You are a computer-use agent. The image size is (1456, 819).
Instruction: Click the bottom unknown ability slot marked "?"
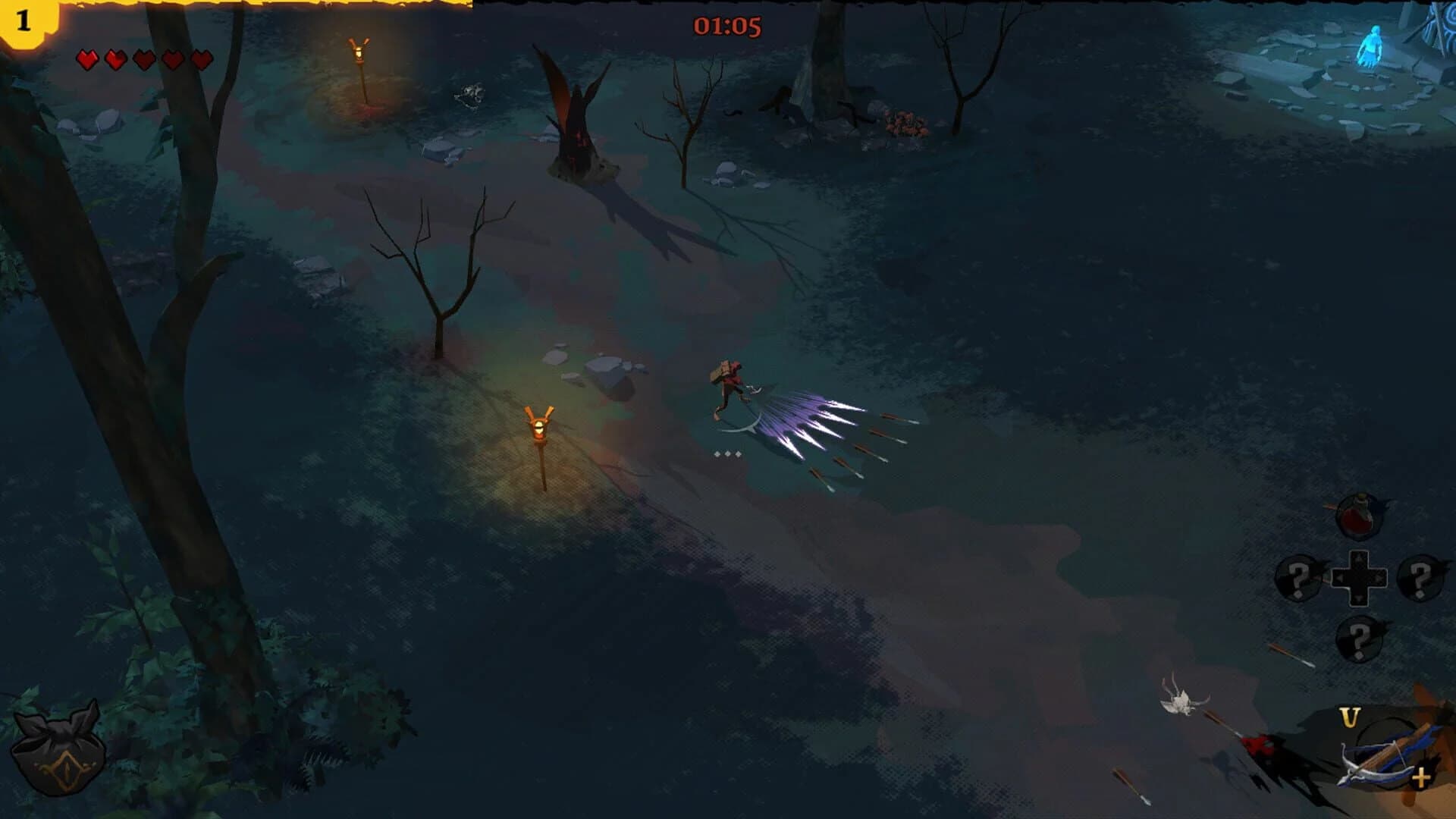click(1359, 639)
